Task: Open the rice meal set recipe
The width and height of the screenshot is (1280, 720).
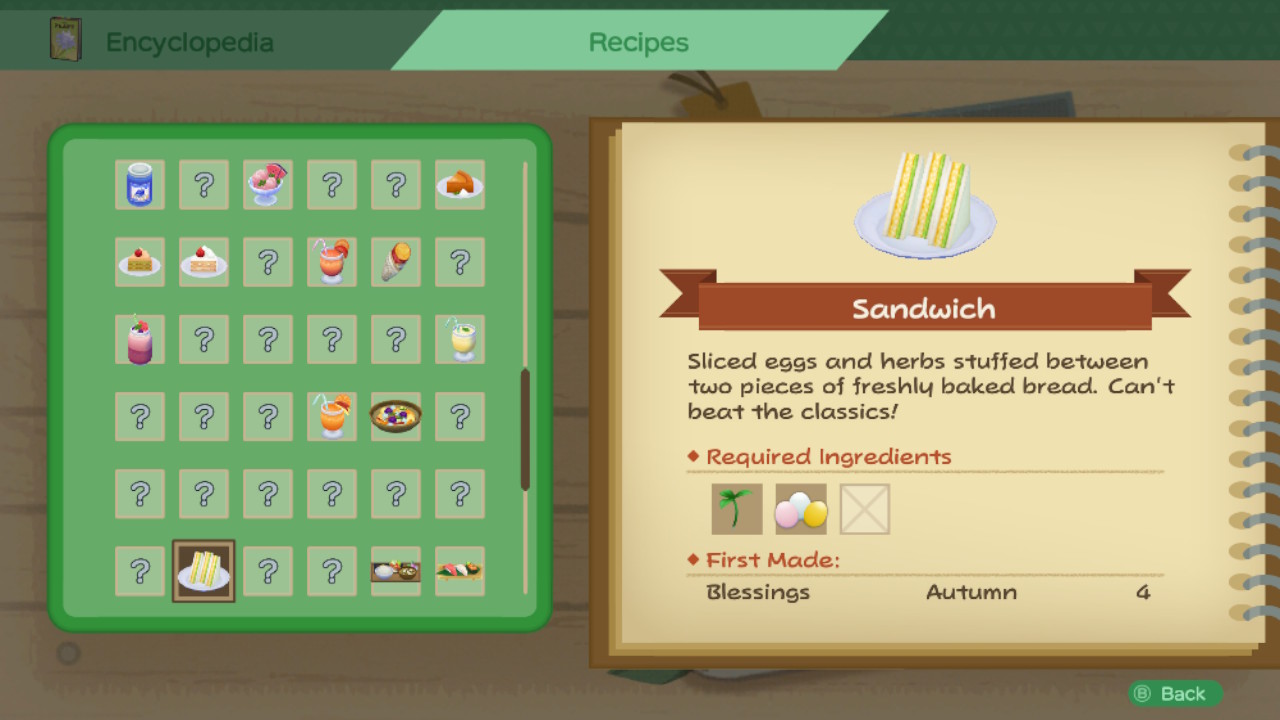Action: [x=396, y=571]
